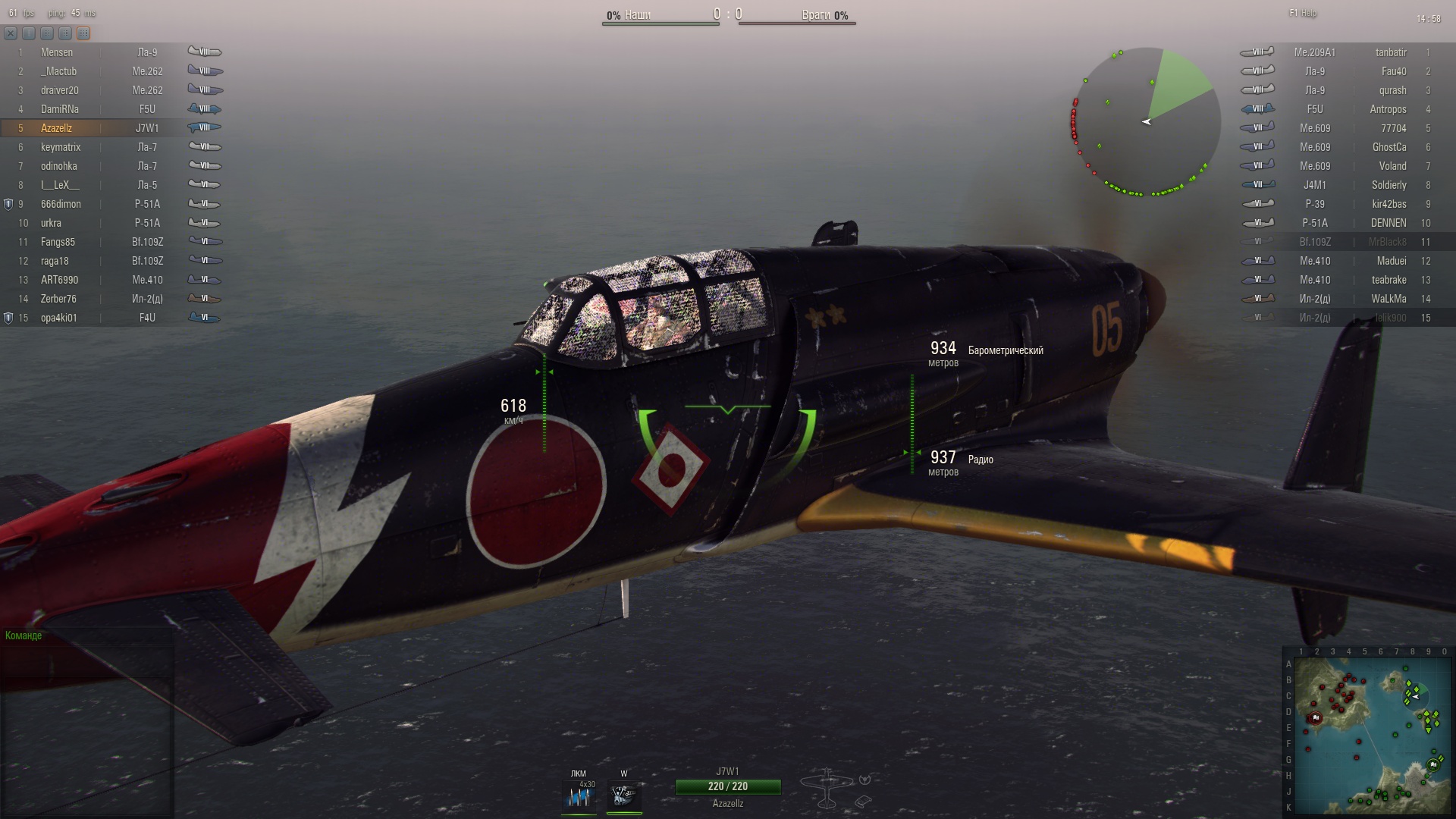The width and height of the screenshot is (1456, 819).
Task: Select own row Azazellz in team list
Action: (57, 128)
